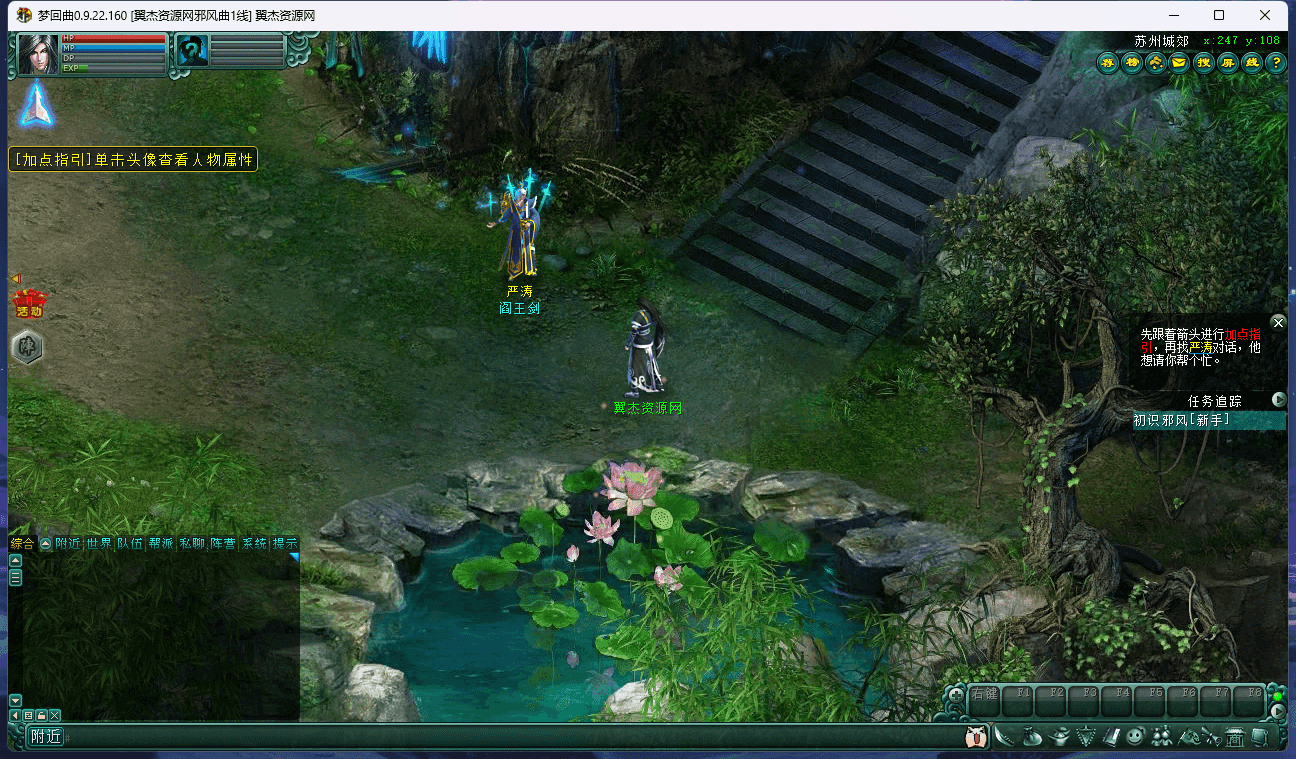Open the bag pouch icon

coord(1033,737)
